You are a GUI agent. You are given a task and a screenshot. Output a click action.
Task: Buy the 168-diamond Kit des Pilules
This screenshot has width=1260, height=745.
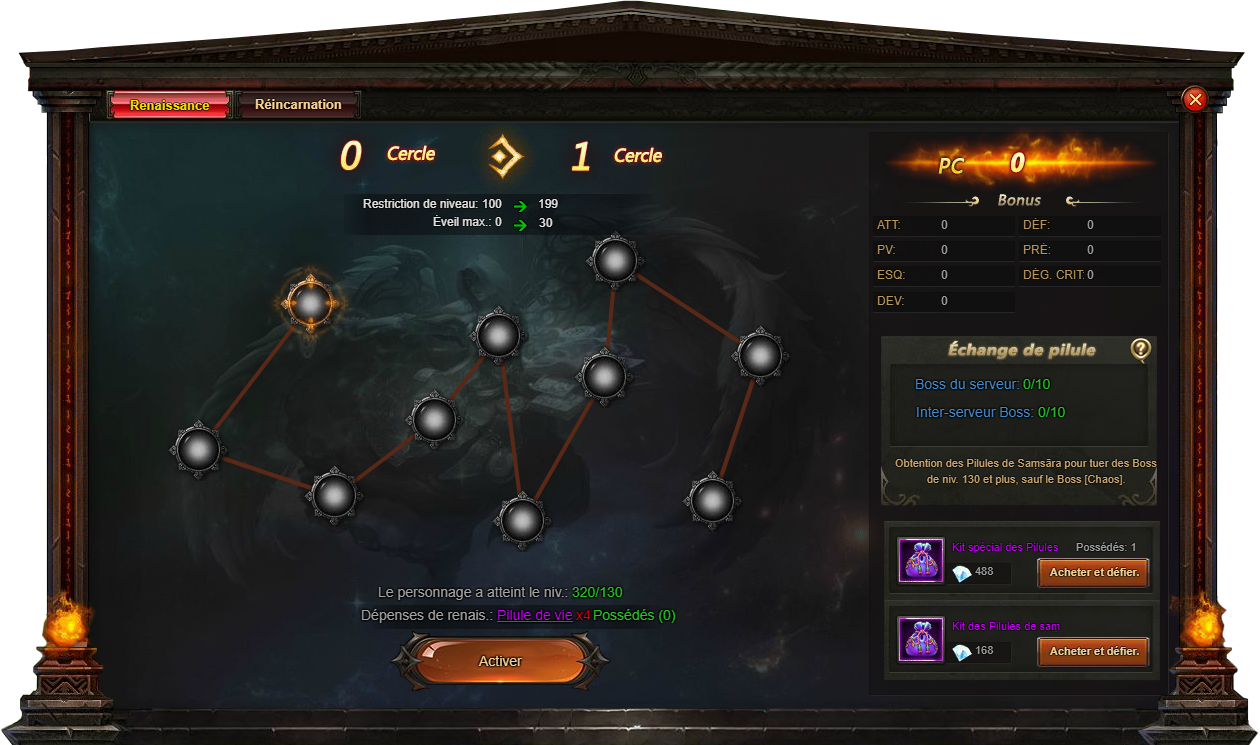click(x=1093, y=651)
